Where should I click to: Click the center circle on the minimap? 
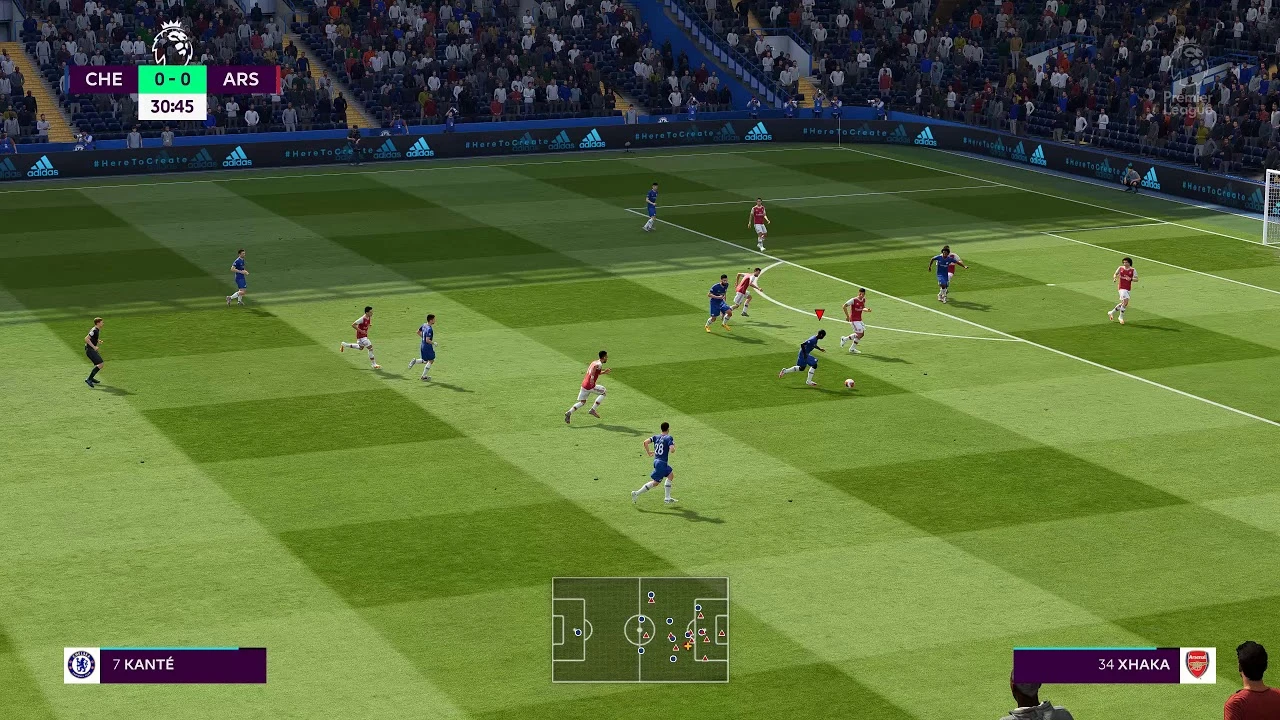[639, 629]
